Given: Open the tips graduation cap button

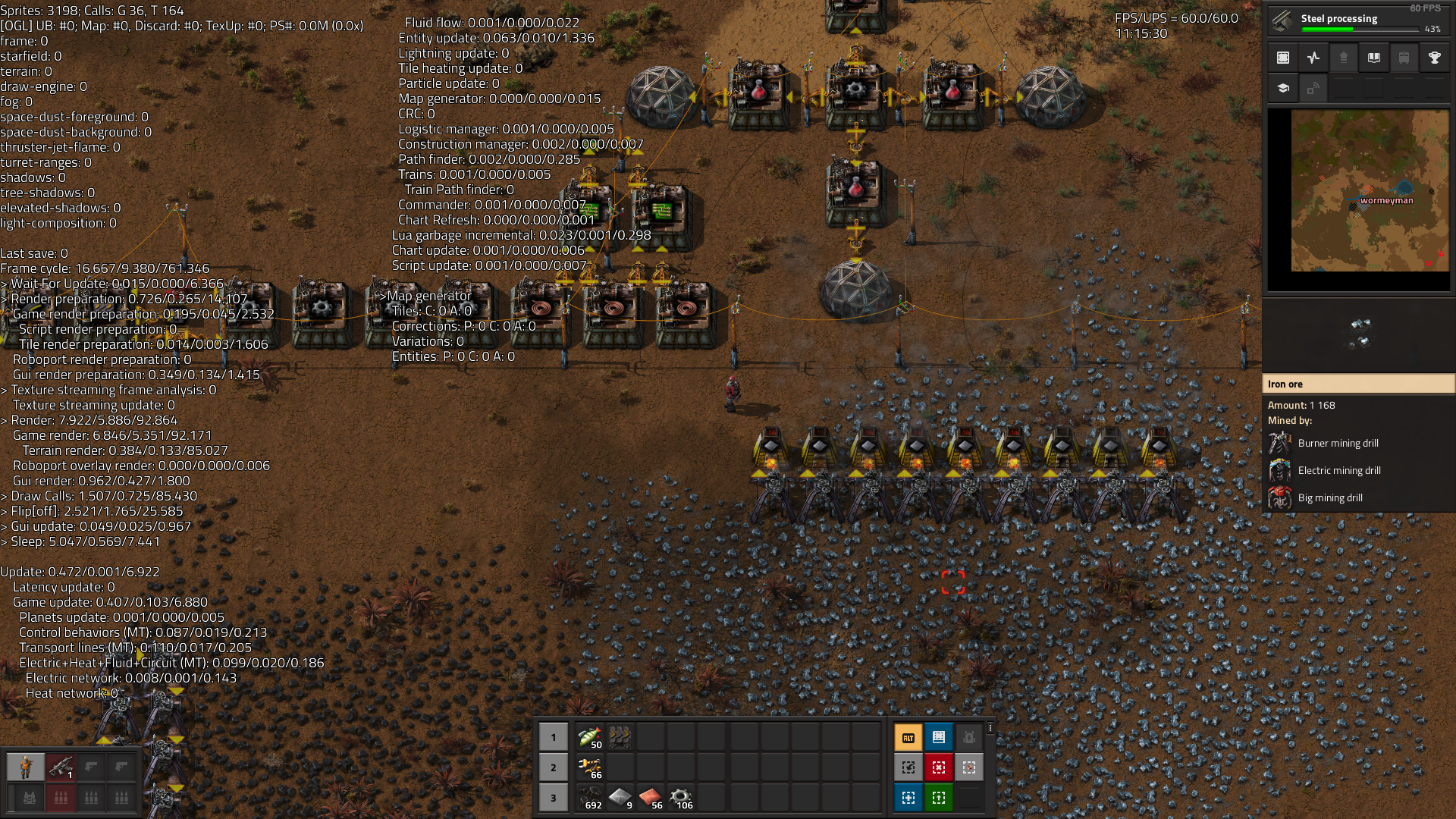Looking at the screenshot, I should tap(1283, 88).
